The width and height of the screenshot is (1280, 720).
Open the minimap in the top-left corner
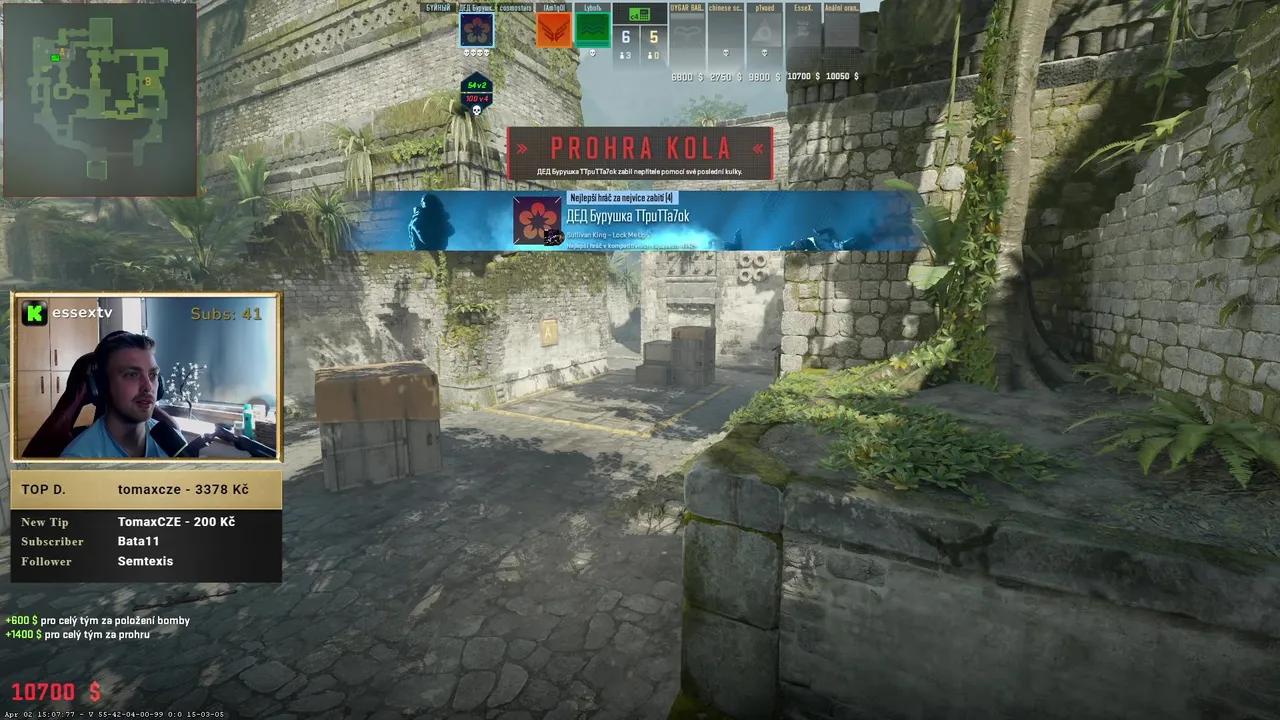pos(100,100)
